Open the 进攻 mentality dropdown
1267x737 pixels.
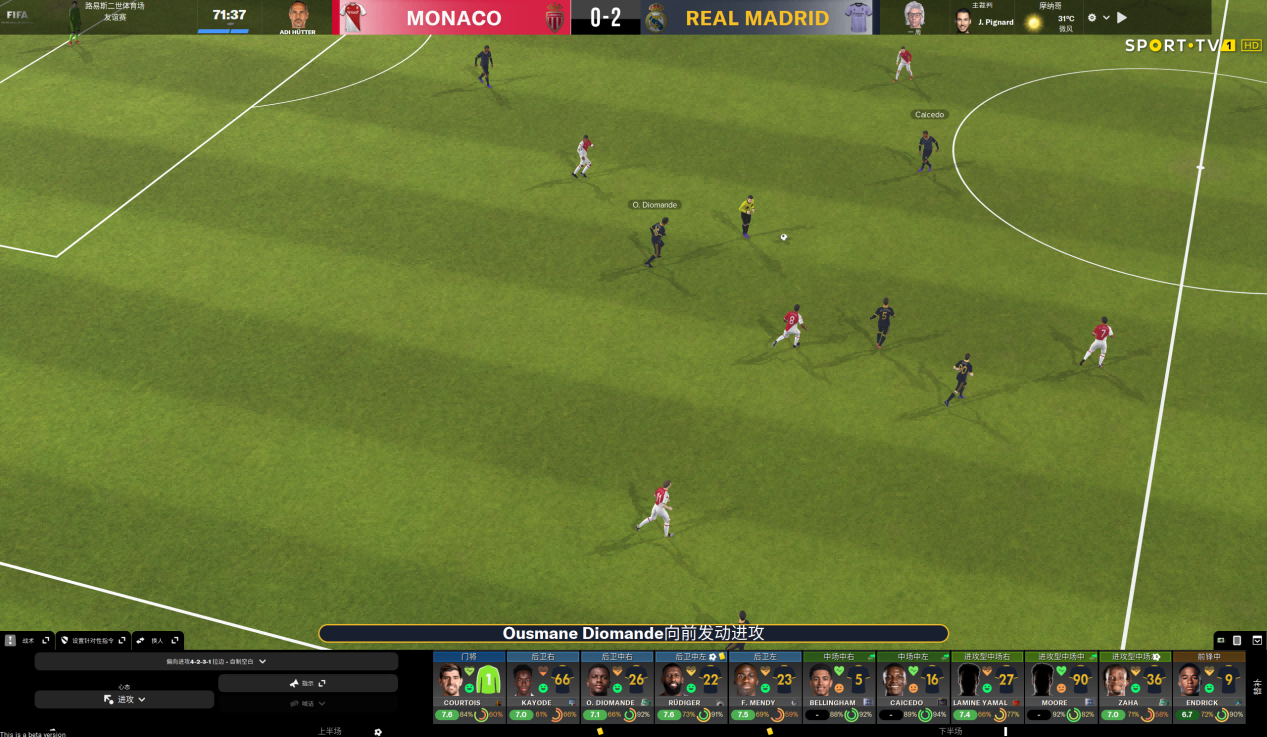tap(124, 700)
